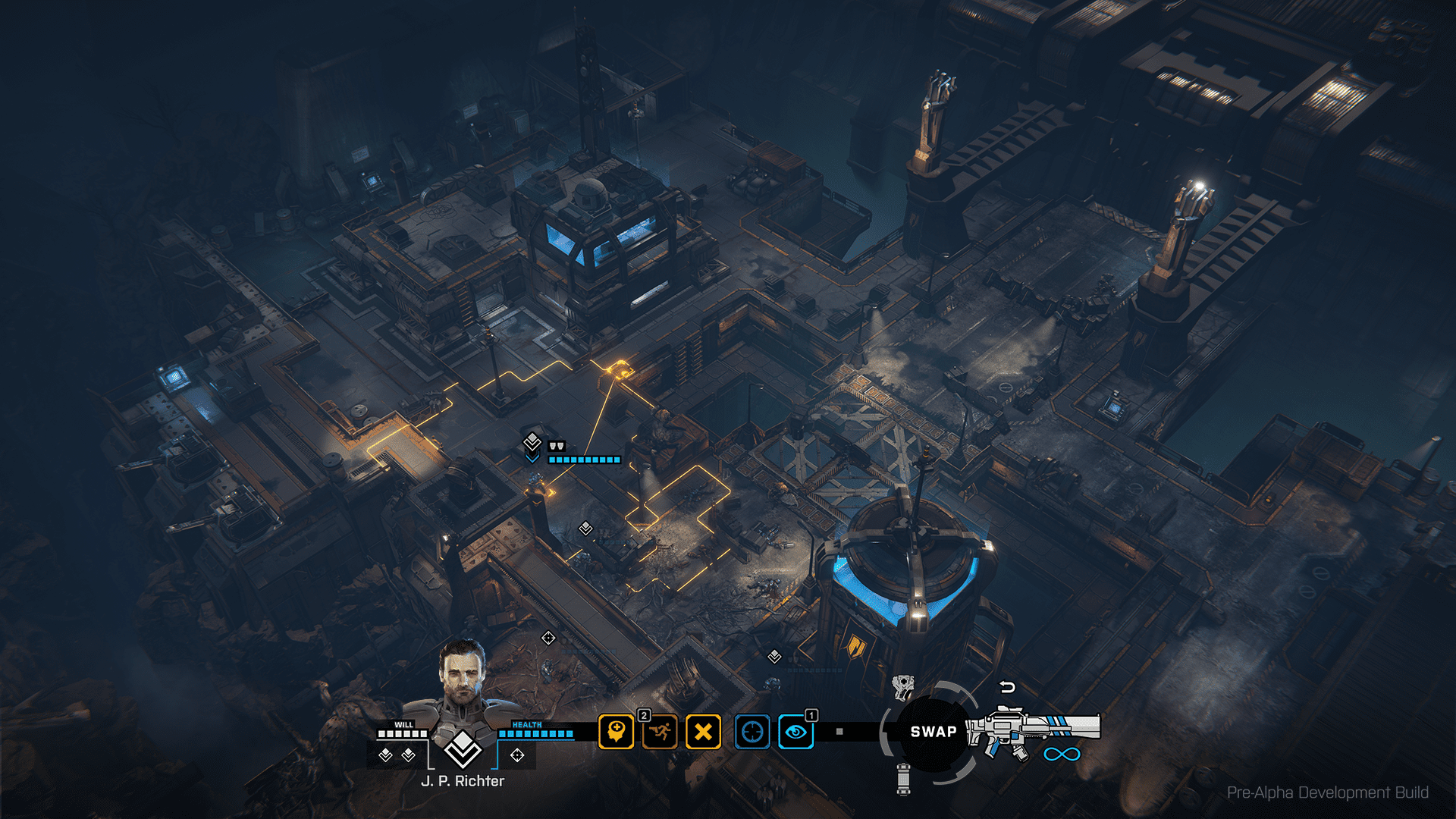Click the SWAP weapon button

933,732
